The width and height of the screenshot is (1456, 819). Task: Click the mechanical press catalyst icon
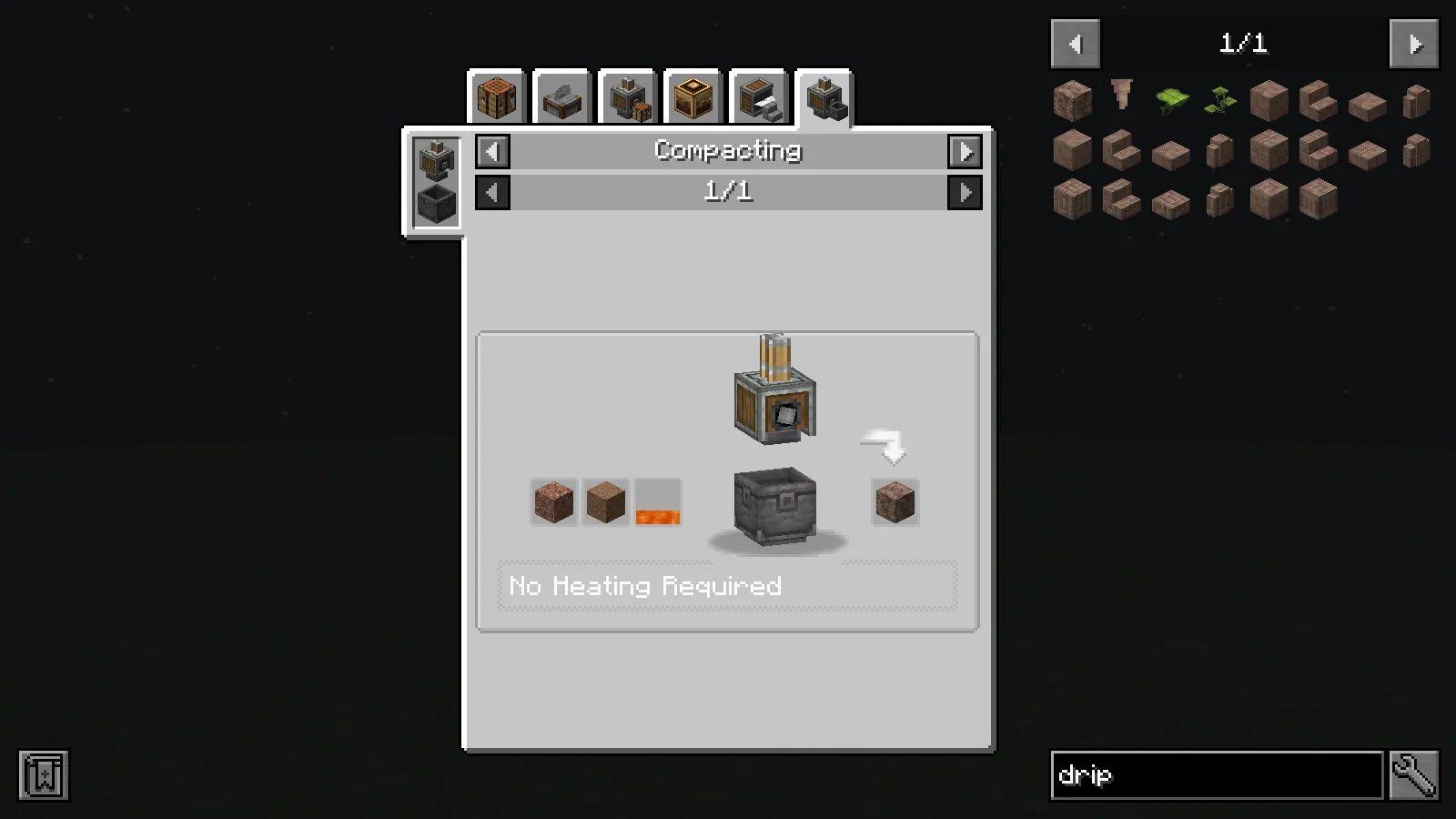pyautogui.click(x=435, y=157)
